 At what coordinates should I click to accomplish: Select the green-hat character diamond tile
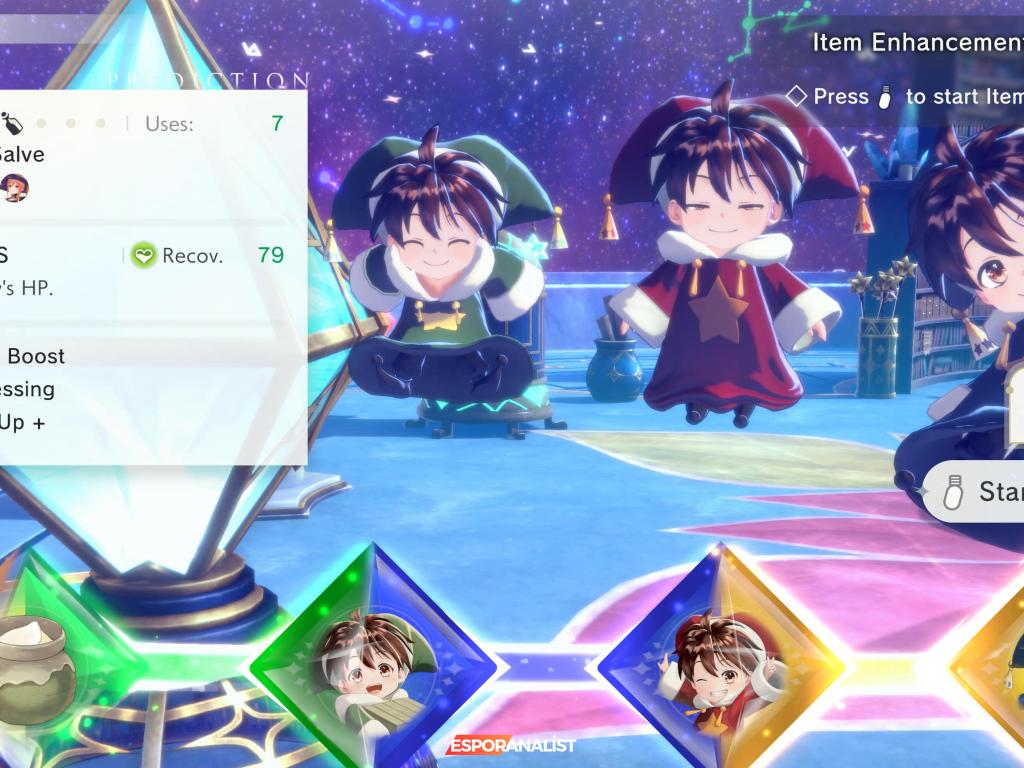tap(372, 664)
